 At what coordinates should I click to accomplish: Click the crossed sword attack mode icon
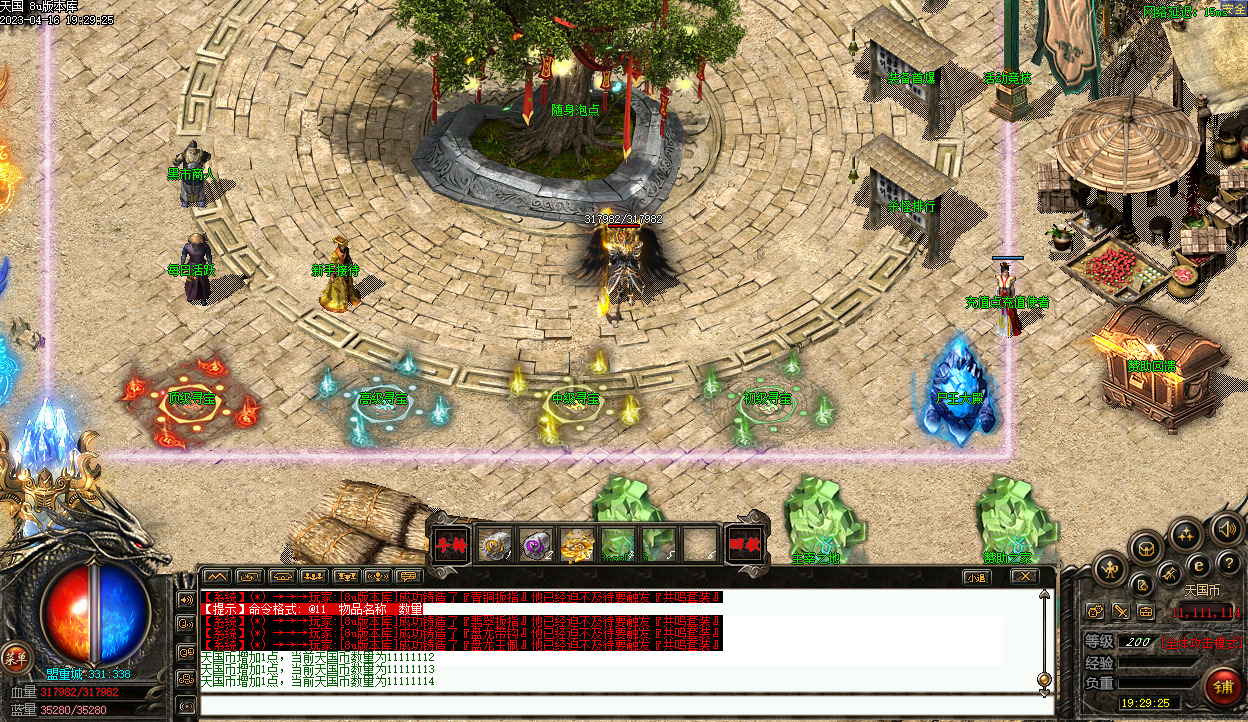(1121, 611)
